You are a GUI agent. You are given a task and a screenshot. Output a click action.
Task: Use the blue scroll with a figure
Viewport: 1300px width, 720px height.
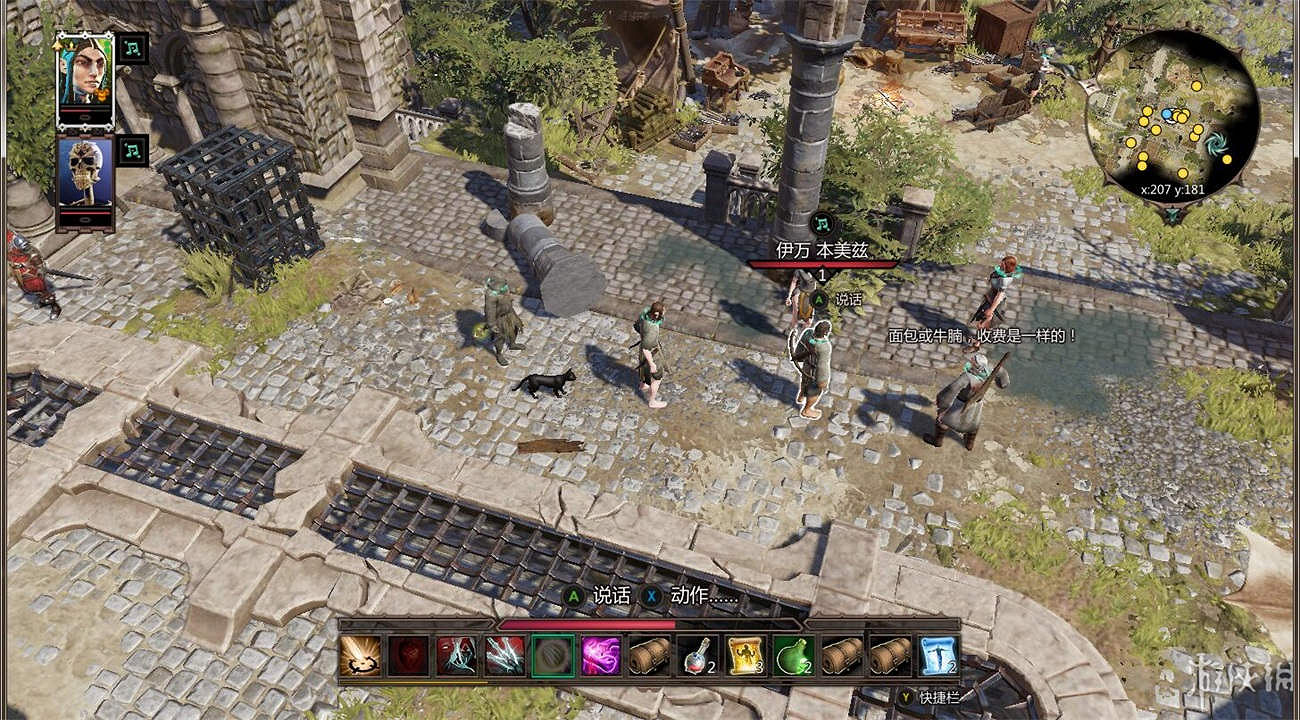(937, 655)
